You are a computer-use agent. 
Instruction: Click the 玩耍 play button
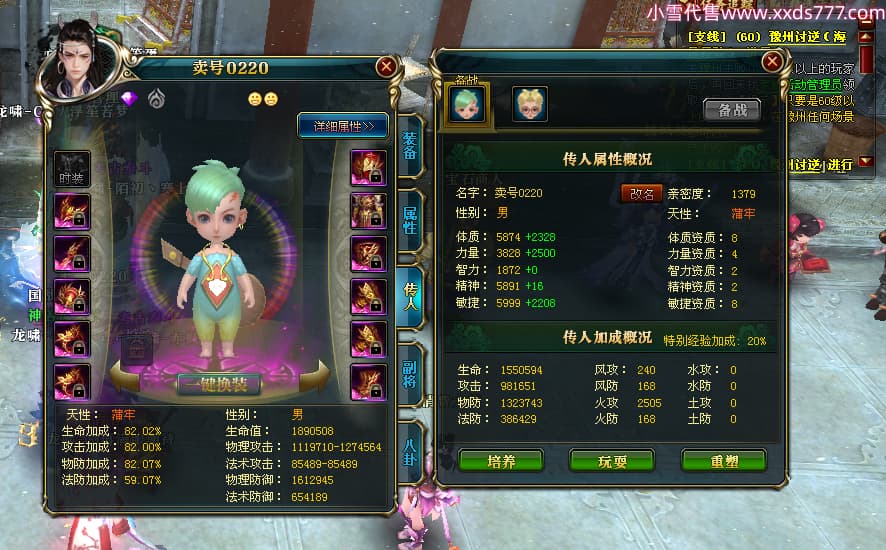(x=611, y=460)
